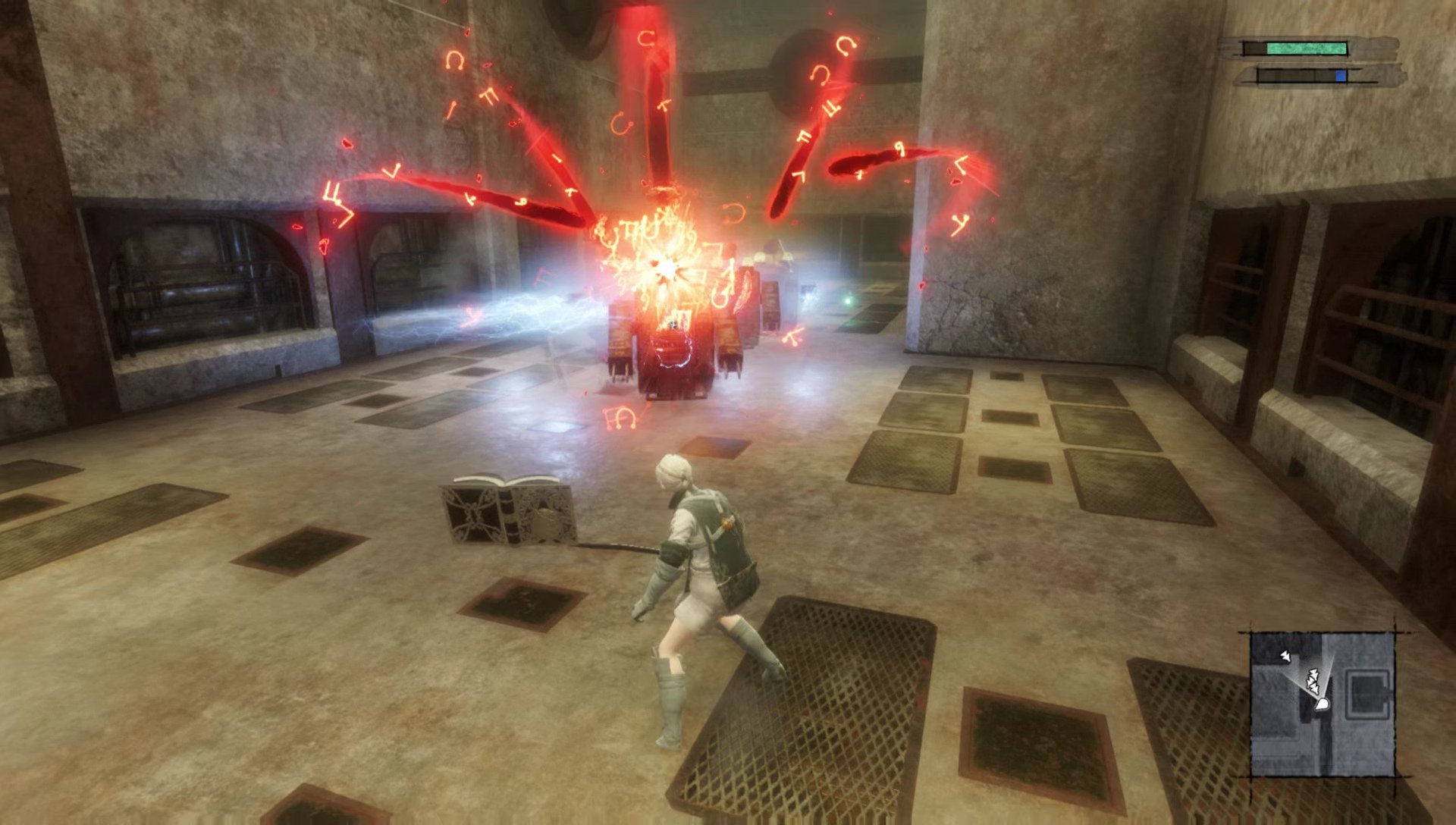This screenshot has width=1456, height=825.
Task: Click the dark doorway icon on the minimap
Action: [1368, 692]
